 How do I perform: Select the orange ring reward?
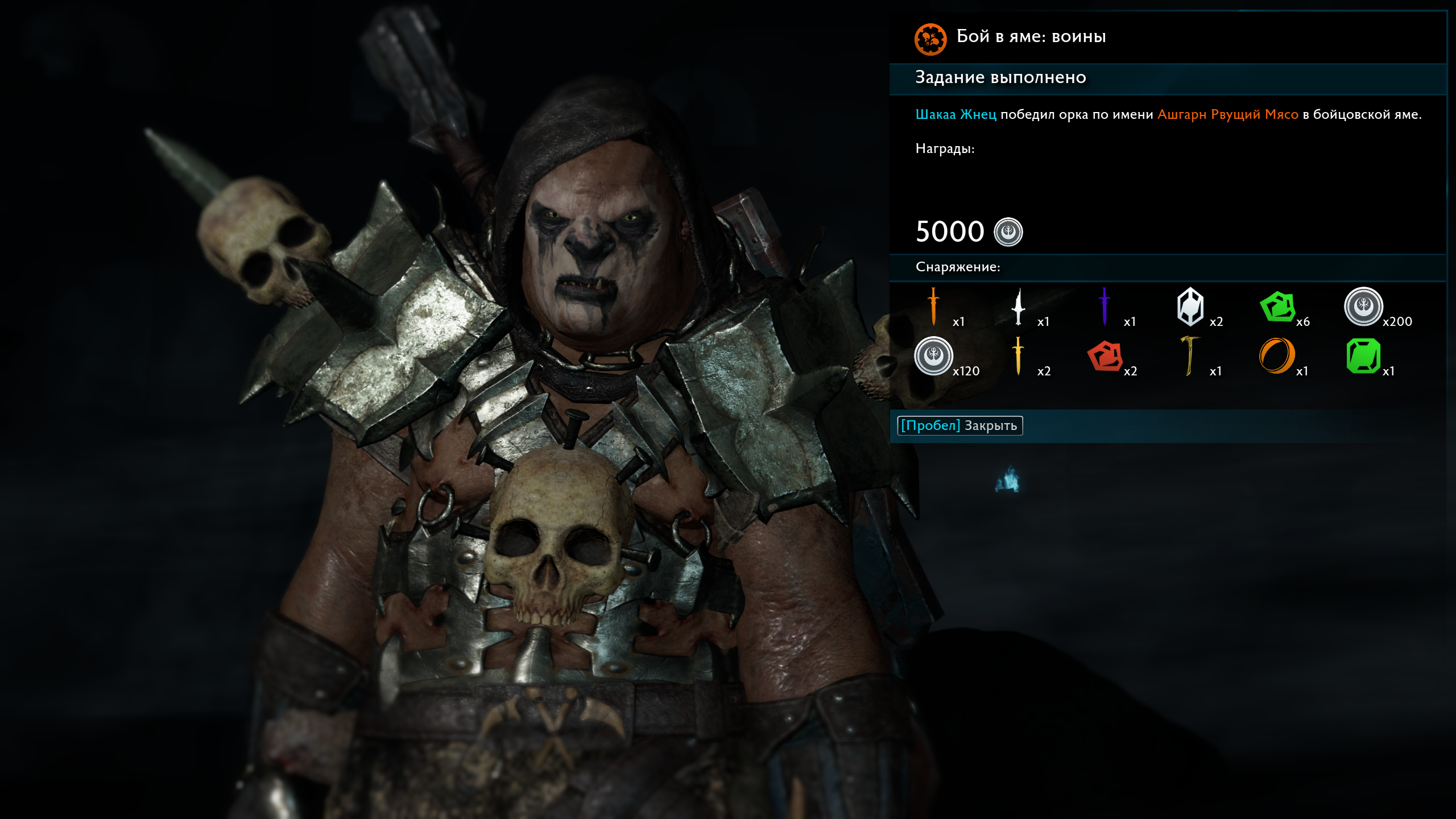coord(1277,356)
